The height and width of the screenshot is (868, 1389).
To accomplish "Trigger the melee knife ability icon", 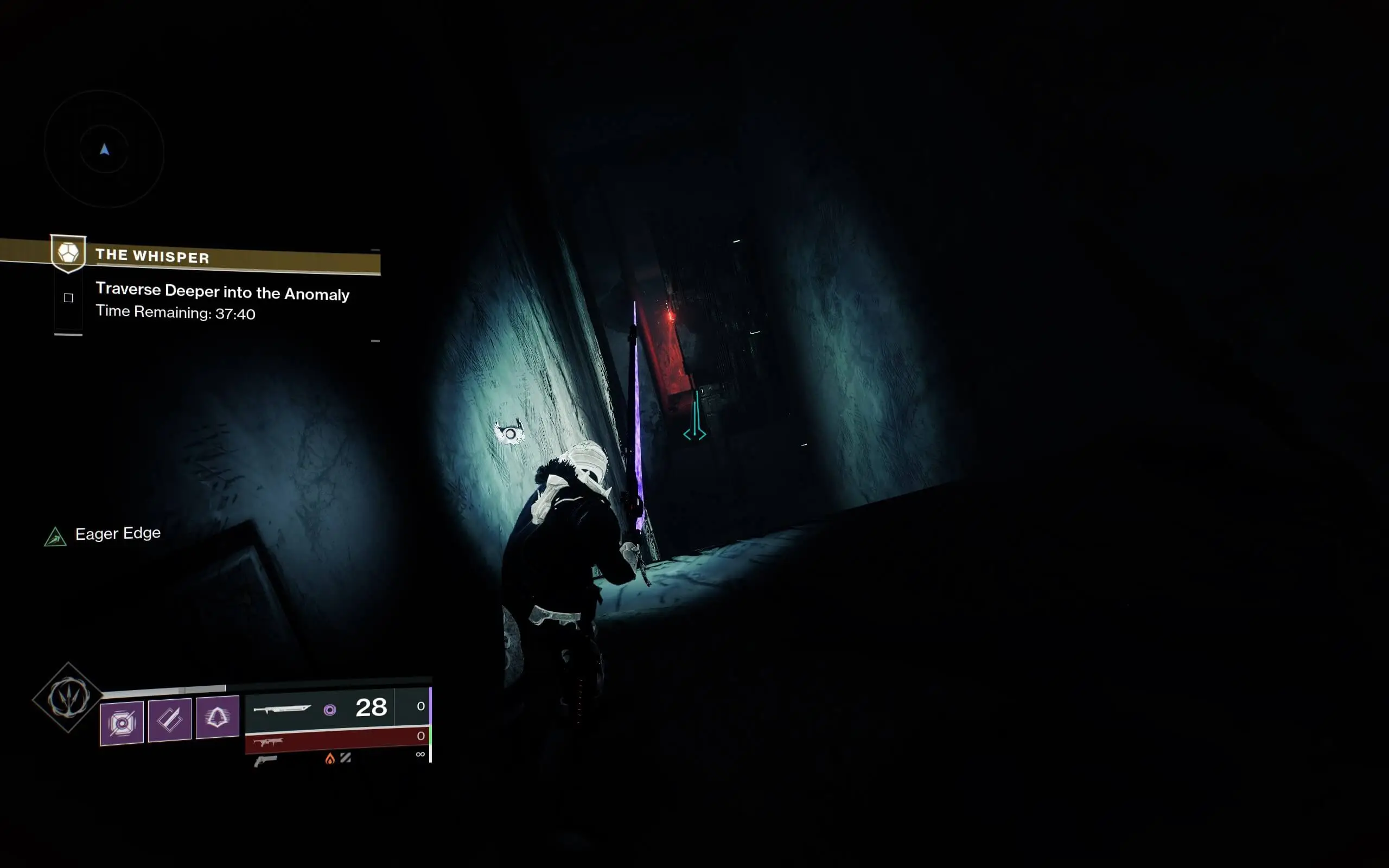I will (169, 720).
